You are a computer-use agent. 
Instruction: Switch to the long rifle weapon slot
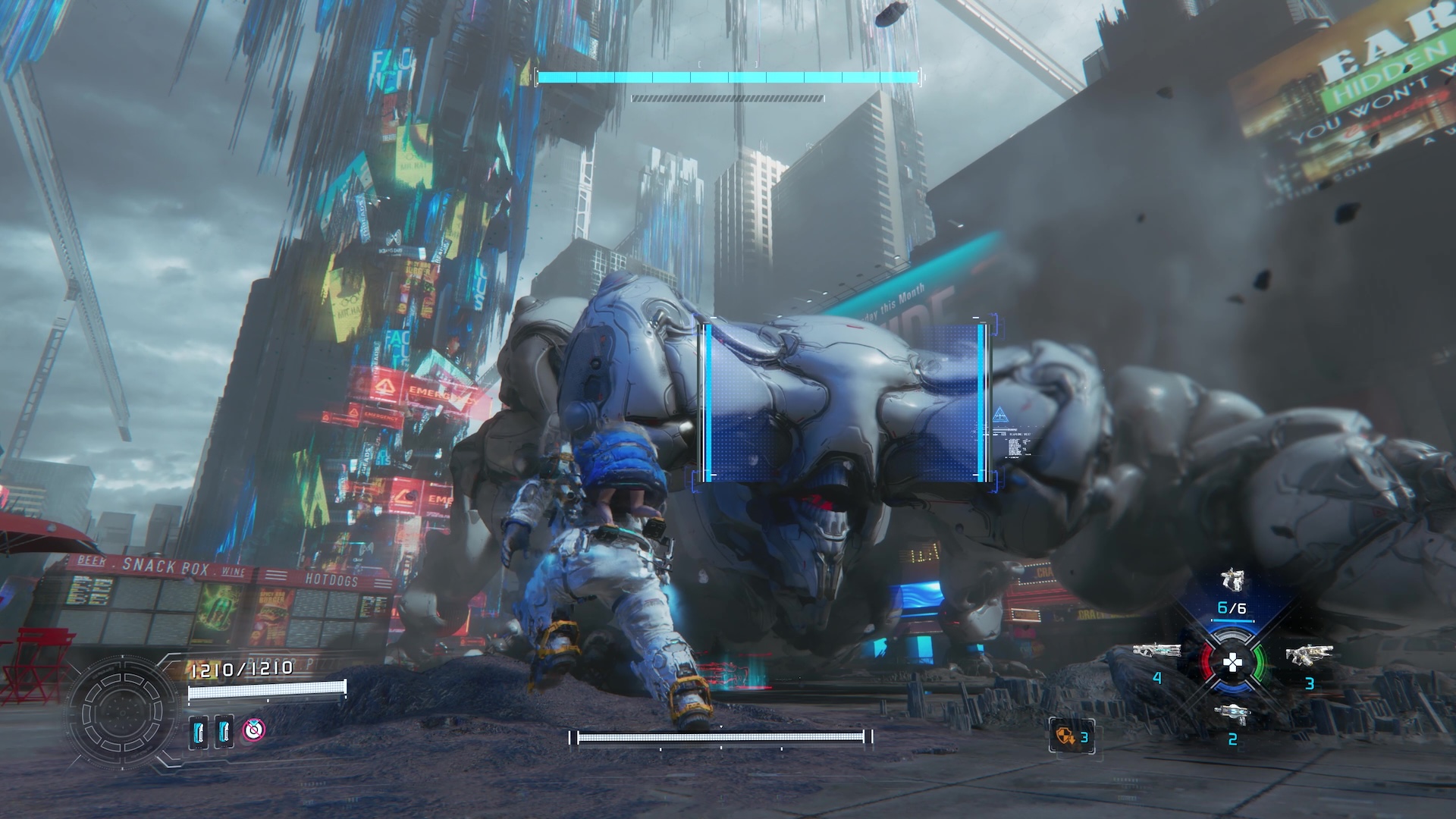click(1156, 651)
